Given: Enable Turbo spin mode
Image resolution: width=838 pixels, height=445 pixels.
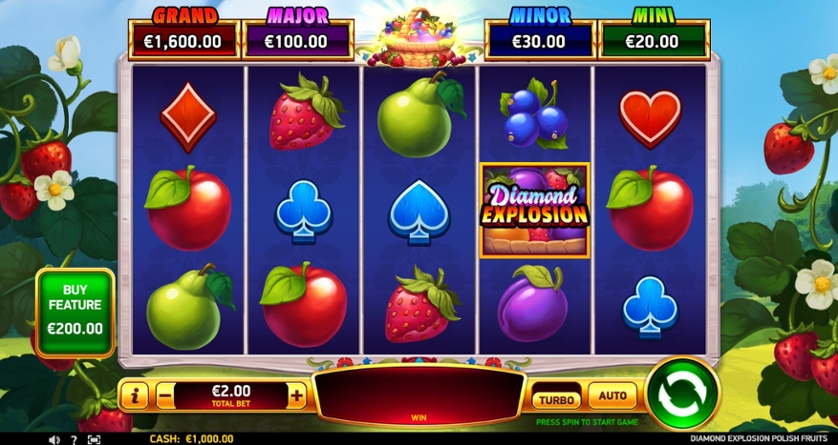Looking at the screenshot, I should tap(556, 397).
